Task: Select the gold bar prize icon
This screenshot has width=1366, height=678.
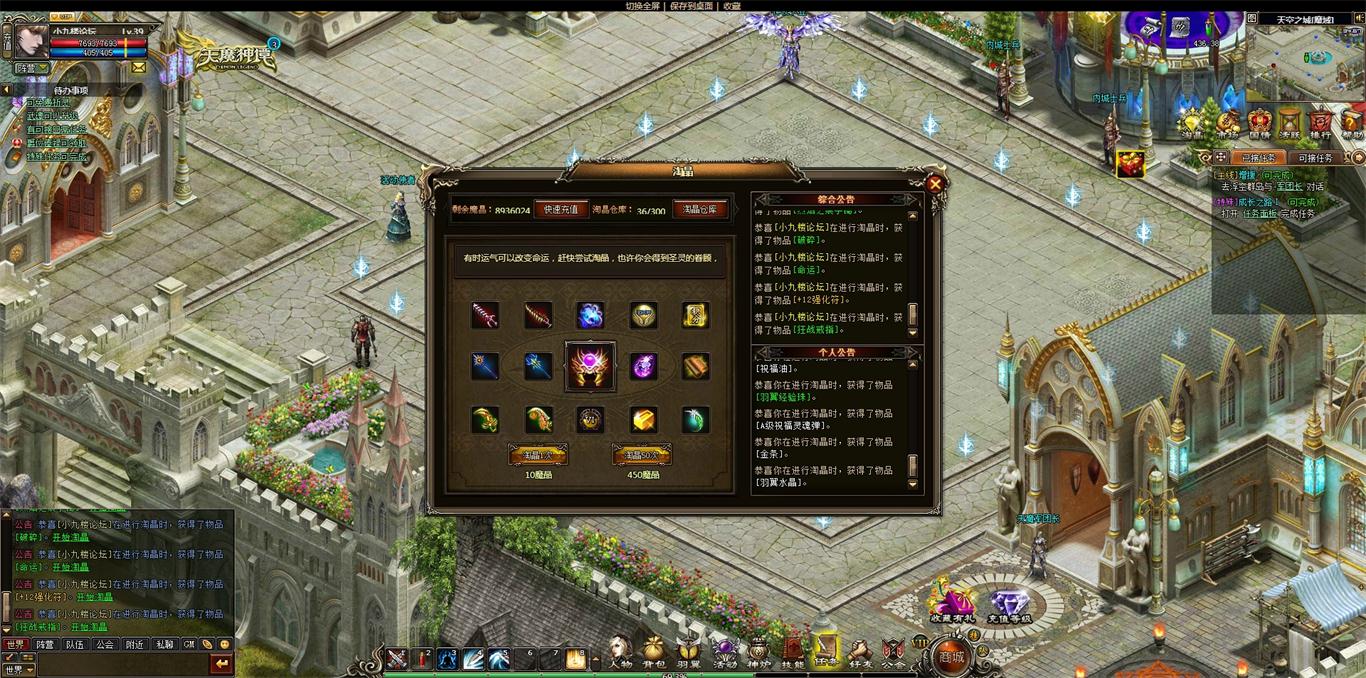Action: 643,419
